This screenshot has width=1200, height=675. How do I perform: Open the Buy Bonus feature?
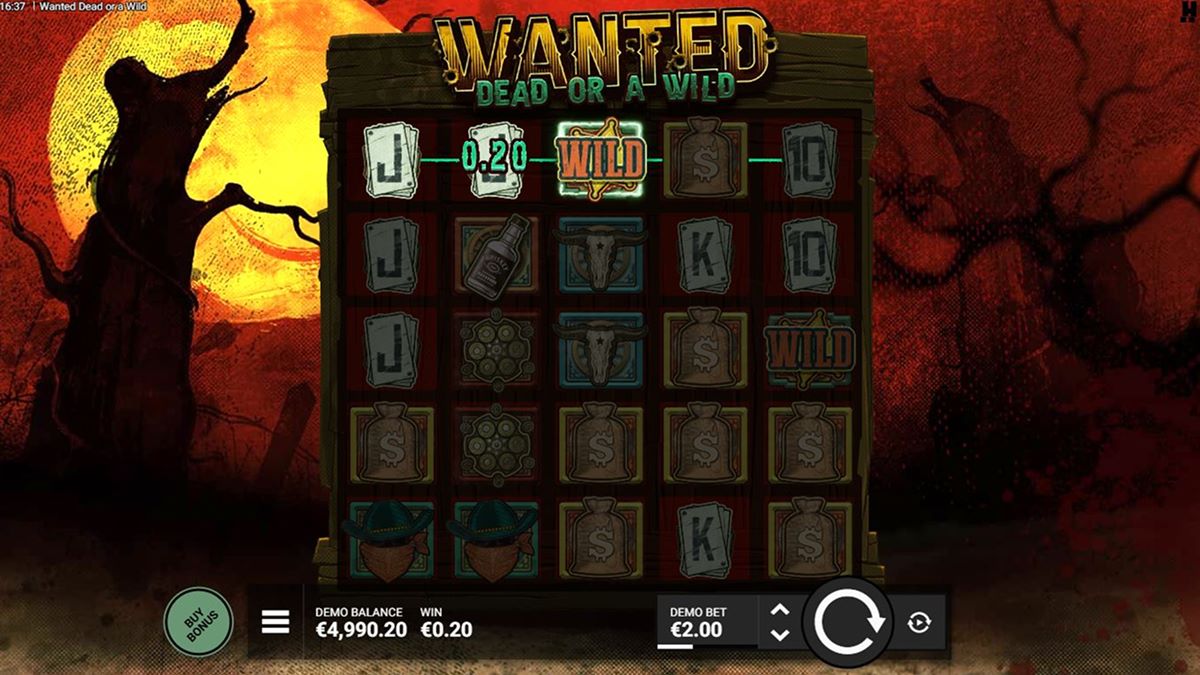[198, 622]
